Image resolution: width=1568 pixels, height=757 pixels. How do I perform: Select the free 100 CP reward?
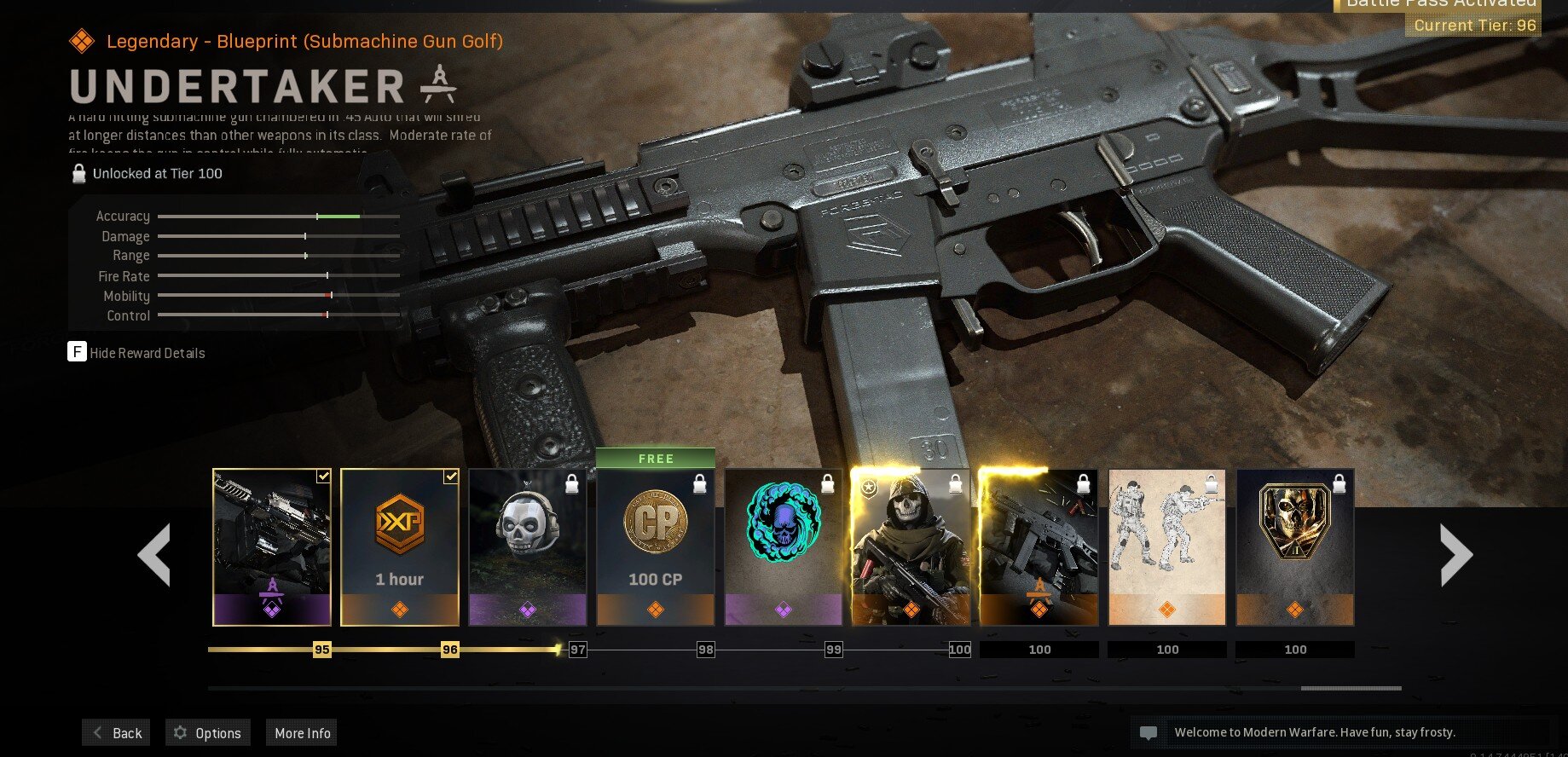[x=656, y=547]
